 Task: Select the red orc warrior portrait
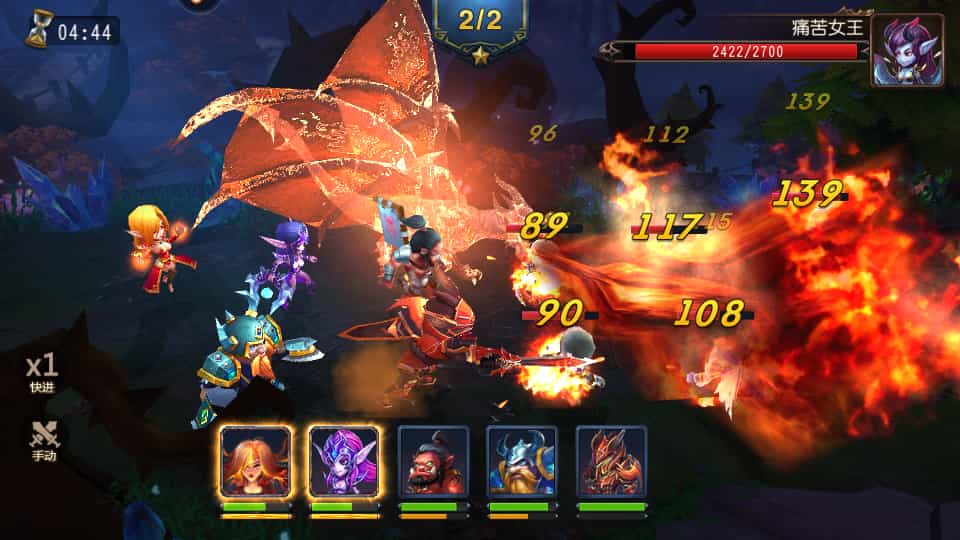(x=433, y=461)
